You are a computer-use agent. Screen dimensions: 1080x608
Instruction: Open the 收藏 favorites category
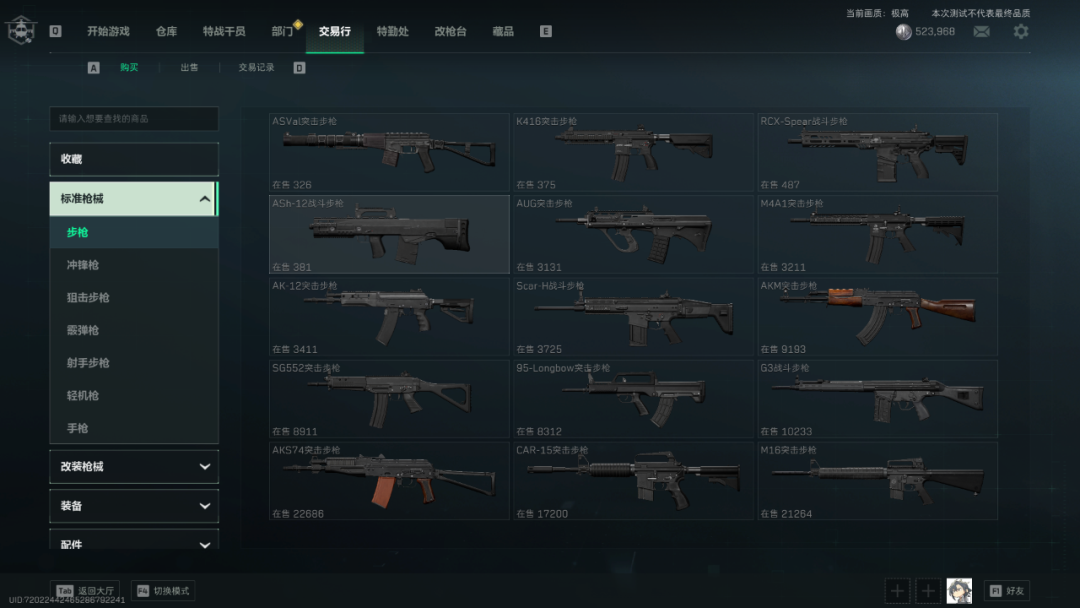pyautogui.click(x=134, y=159)
